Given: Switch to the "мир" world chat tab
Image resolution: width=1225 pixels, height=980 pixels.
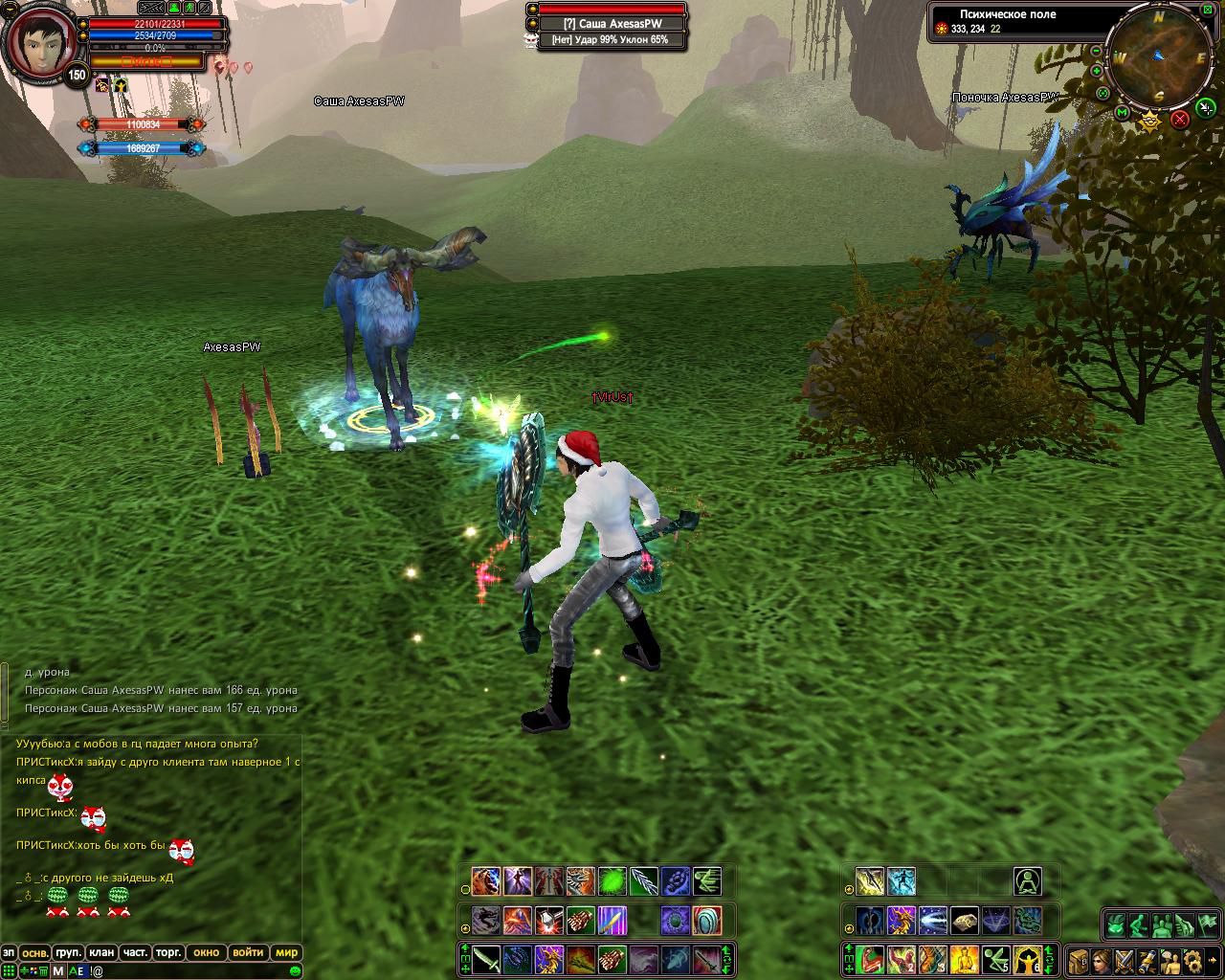Looking at the screenshot, I should 286,952.
